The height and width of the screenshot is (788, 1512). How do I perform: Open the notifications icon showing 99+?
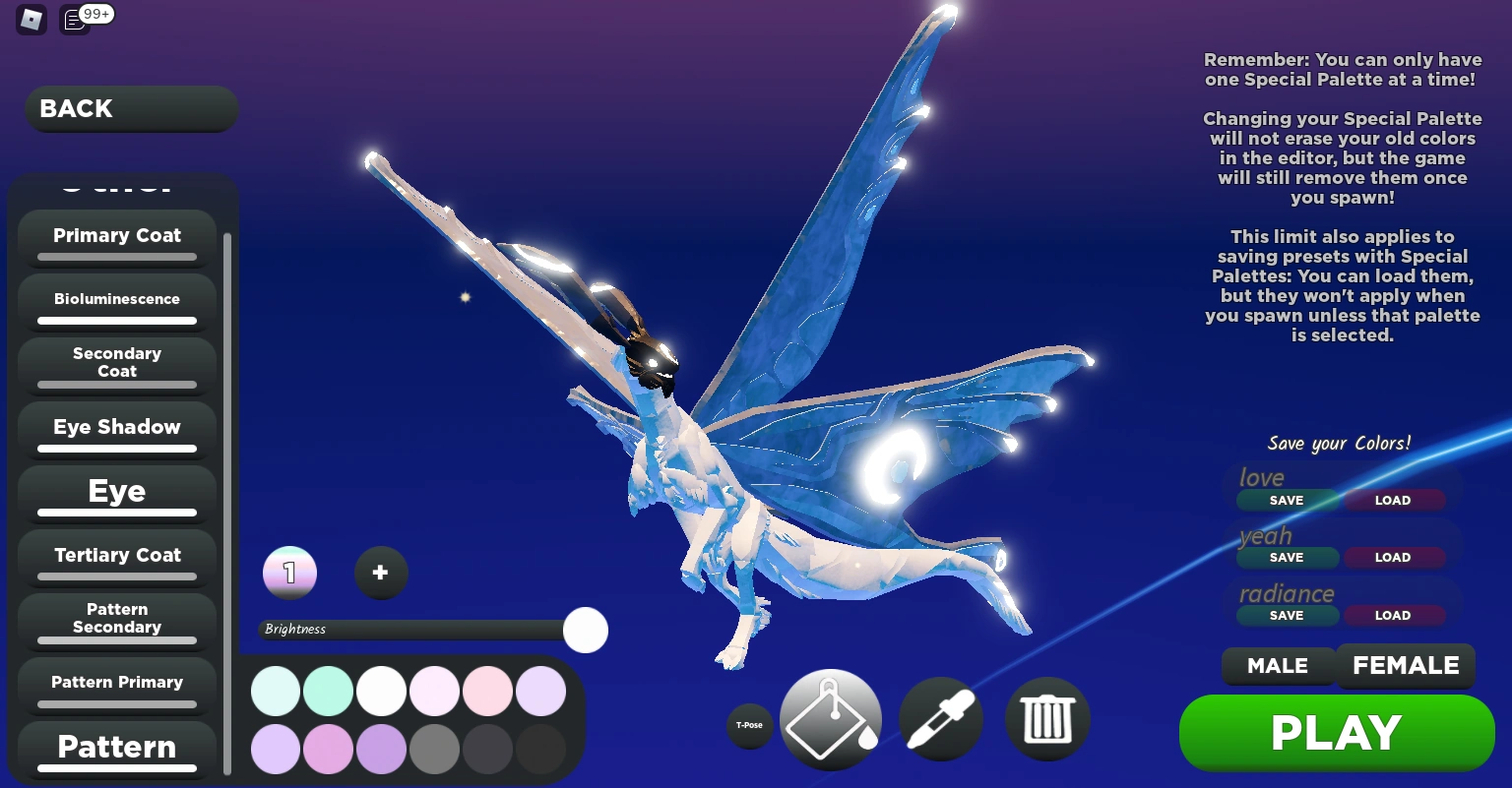click(74, 20)
